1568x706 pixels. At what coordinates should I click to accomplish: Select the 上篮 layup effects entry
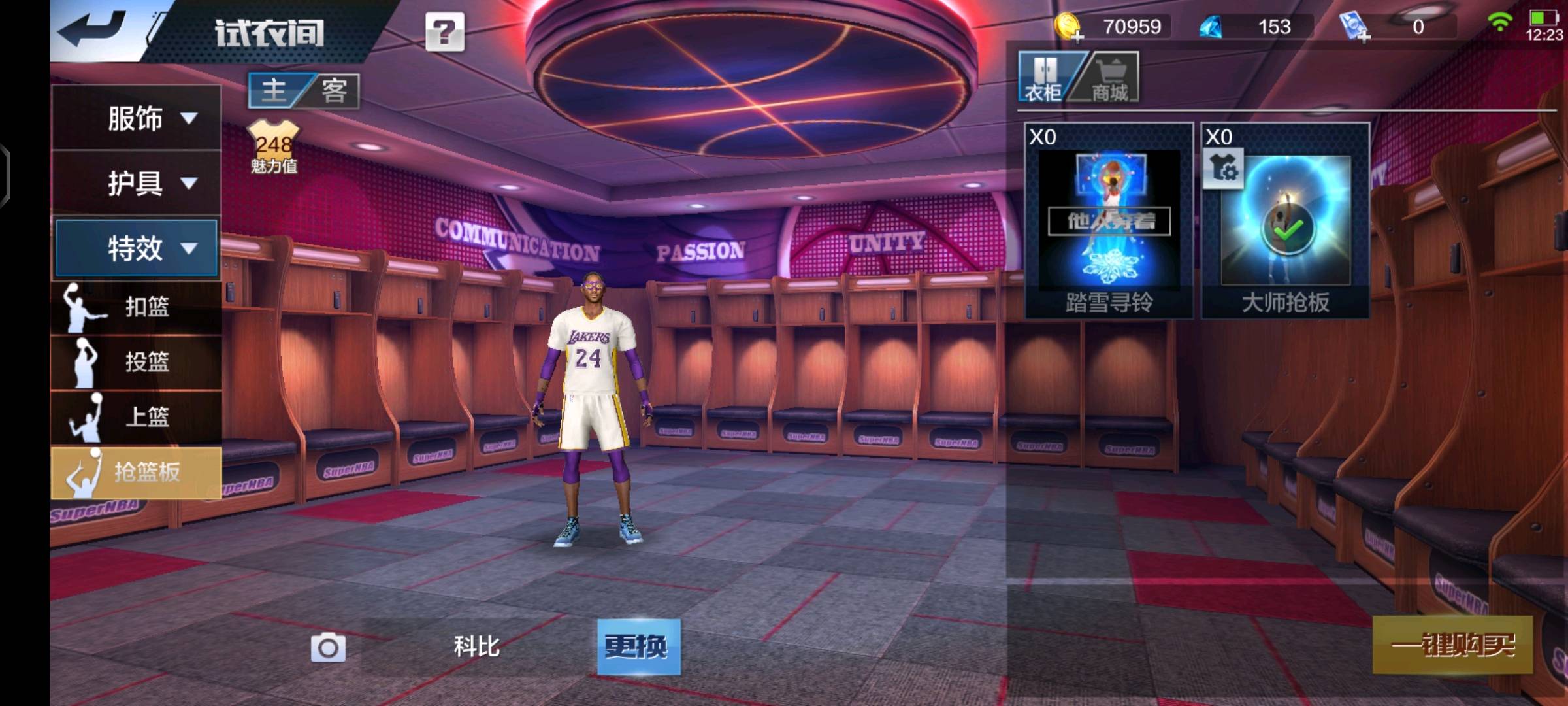(x=136, y=416)
